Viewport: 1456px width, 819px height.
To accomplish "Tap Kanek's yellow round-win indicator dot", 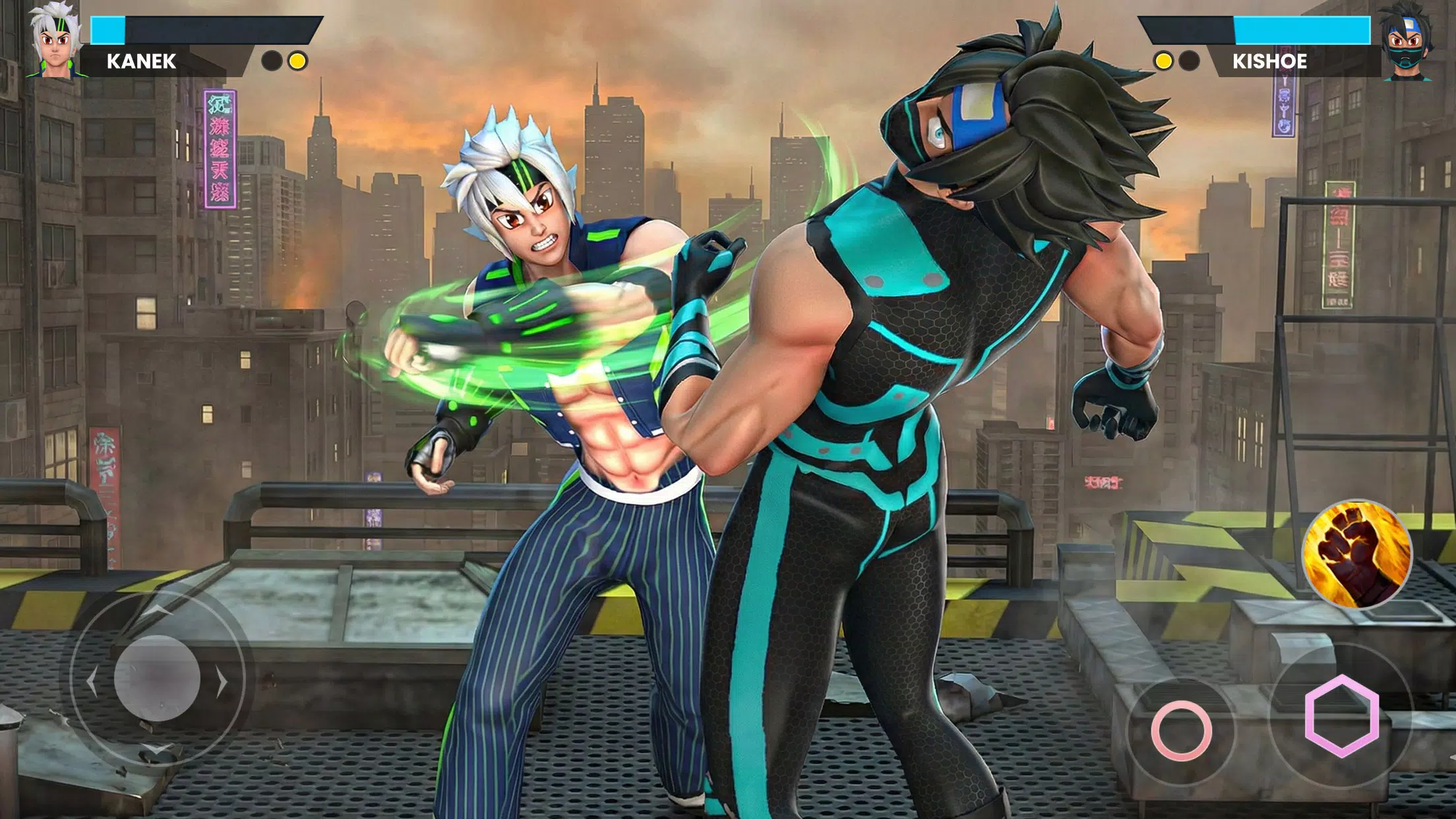I will pyautogui.click(x=297, y=61).
